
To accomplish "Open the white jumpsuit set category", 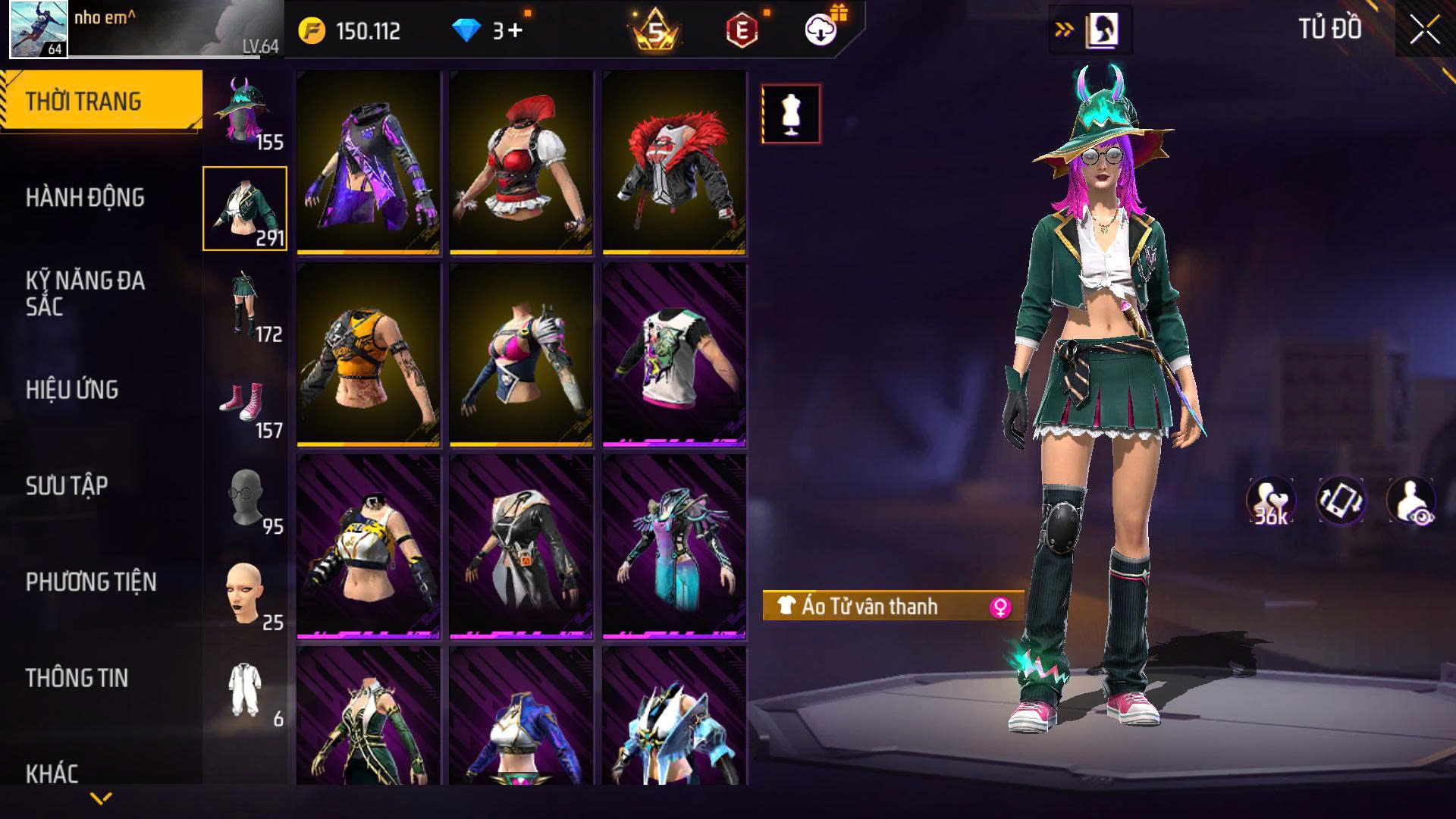I will pyautogui.click(x=244, y=690).
